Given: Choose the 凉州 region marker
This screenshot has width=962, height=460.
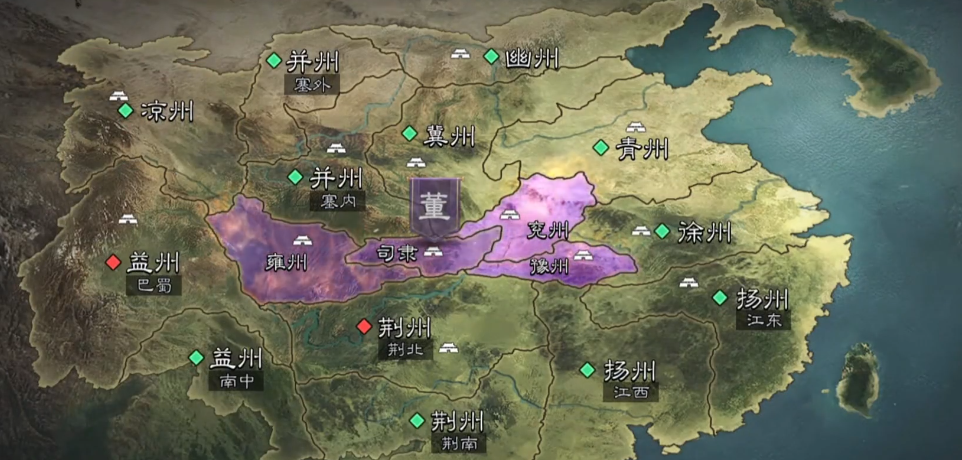Looking at the screenshot, I should tap(125, 111).
